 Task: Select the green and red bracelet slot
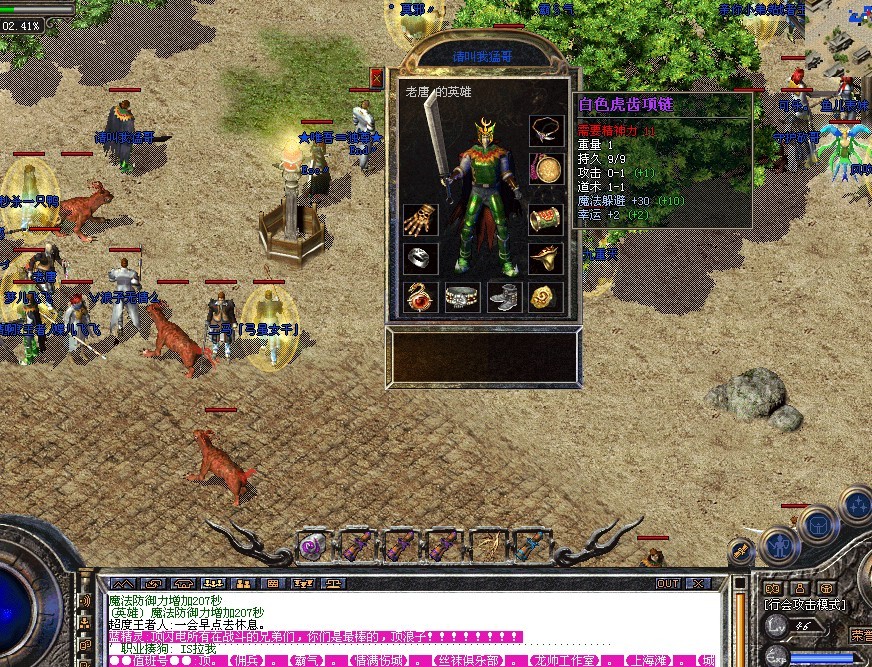coord(545,220)
